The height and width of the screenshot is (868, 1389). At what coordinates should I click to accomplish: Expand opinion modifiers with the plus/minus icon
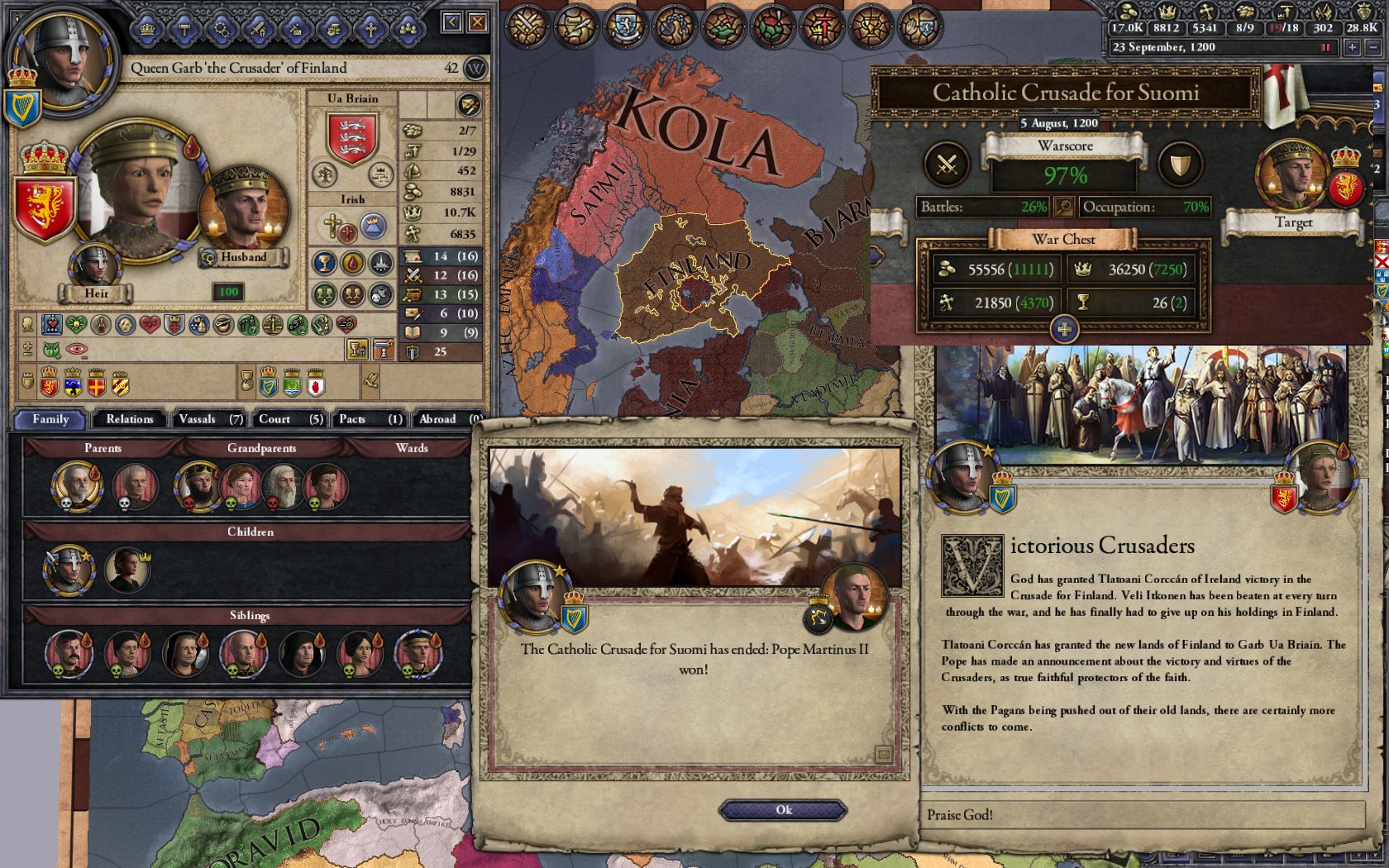click(x=26, y=349)
